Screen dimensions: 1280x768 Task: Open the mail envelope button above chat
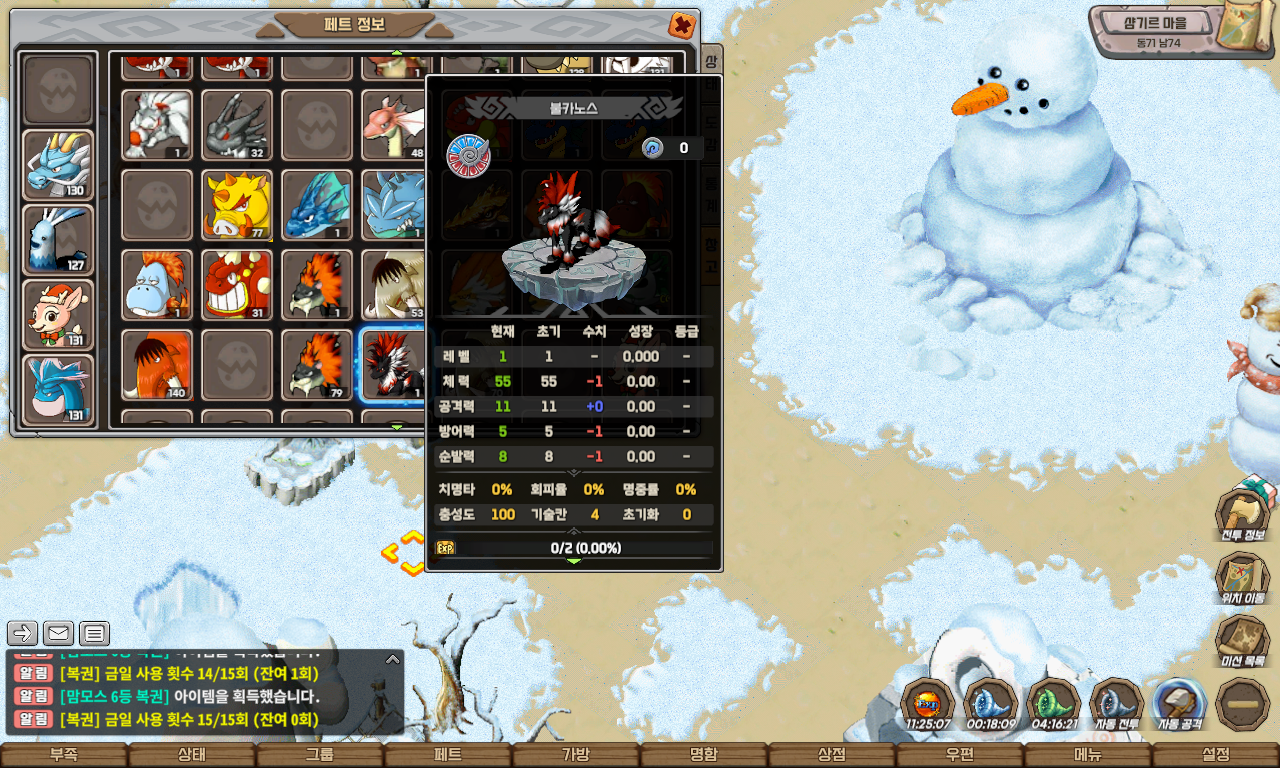(58, 633)
